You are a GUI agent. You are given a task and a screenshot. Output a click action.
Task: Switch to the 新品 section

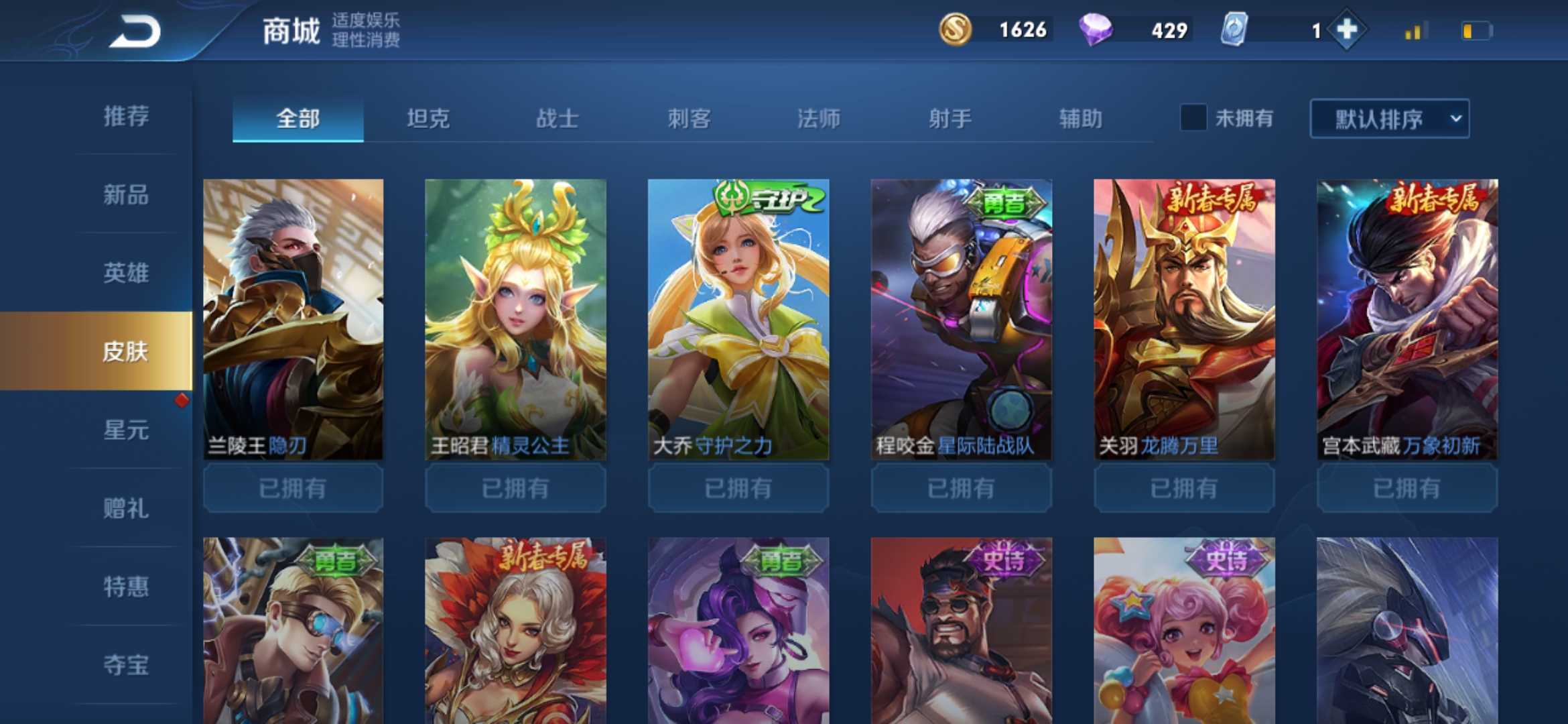pos(127,196)
